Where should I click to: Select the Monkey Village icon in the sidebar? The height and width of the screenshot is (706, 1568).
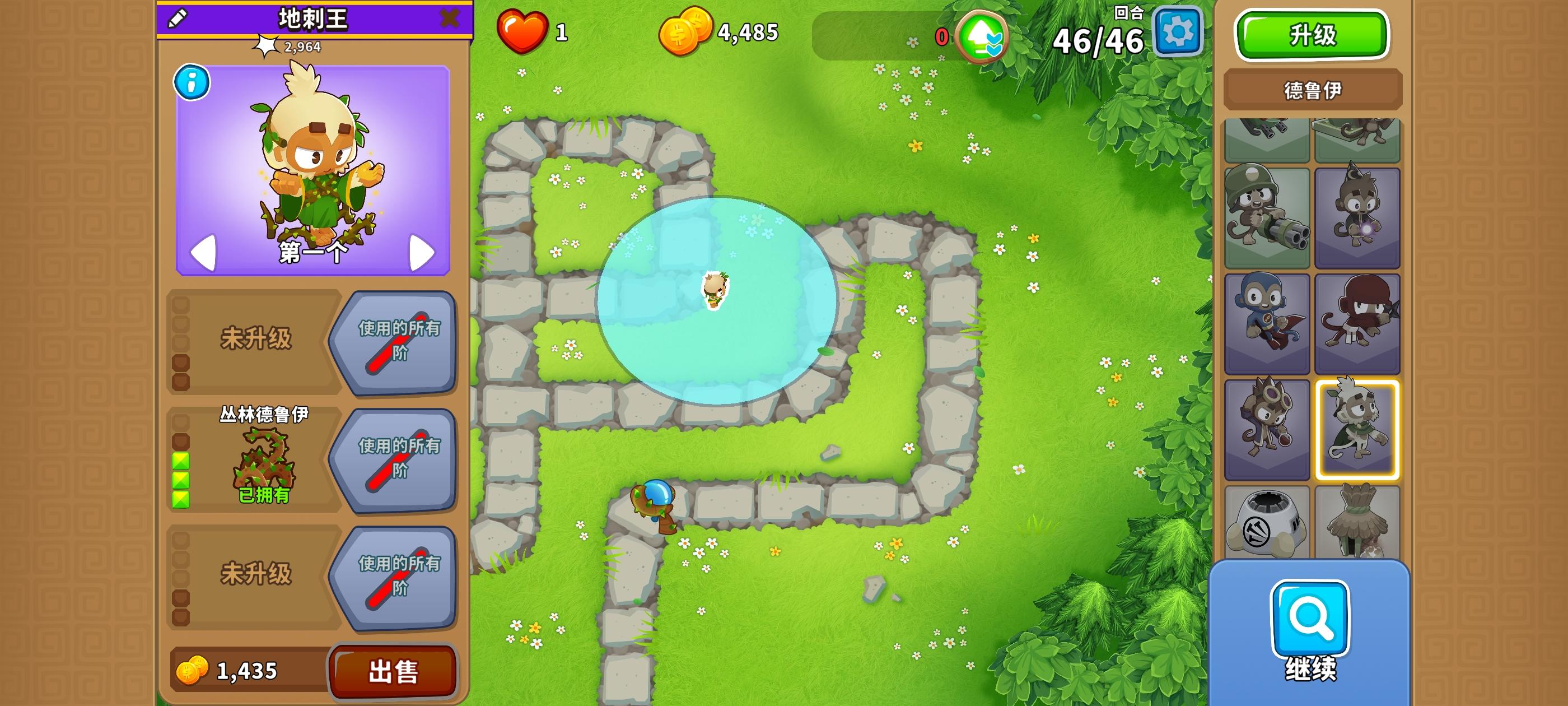pyautogui.click(x=1357, y=522)
